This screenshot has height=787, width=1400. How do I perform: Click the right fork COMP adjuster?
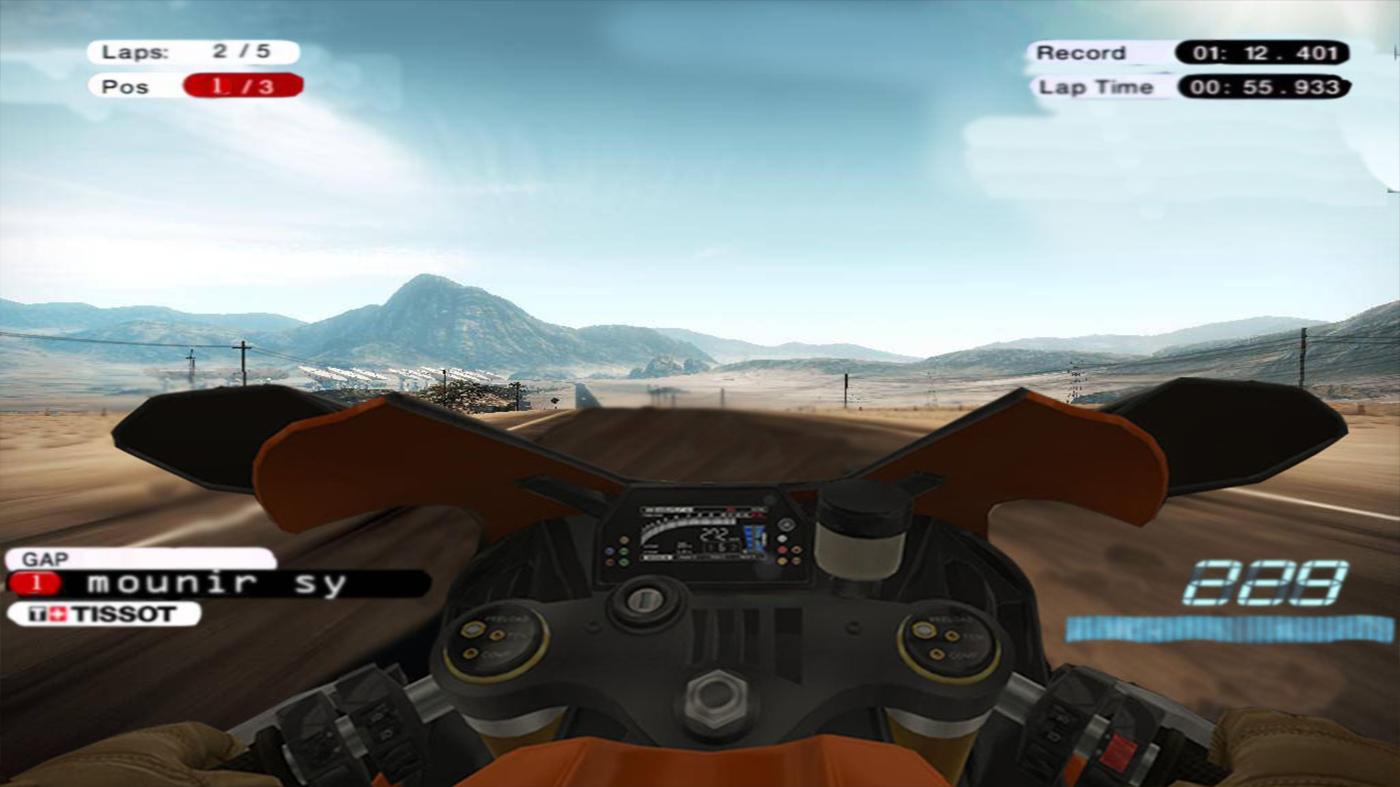tap(937, 652)
